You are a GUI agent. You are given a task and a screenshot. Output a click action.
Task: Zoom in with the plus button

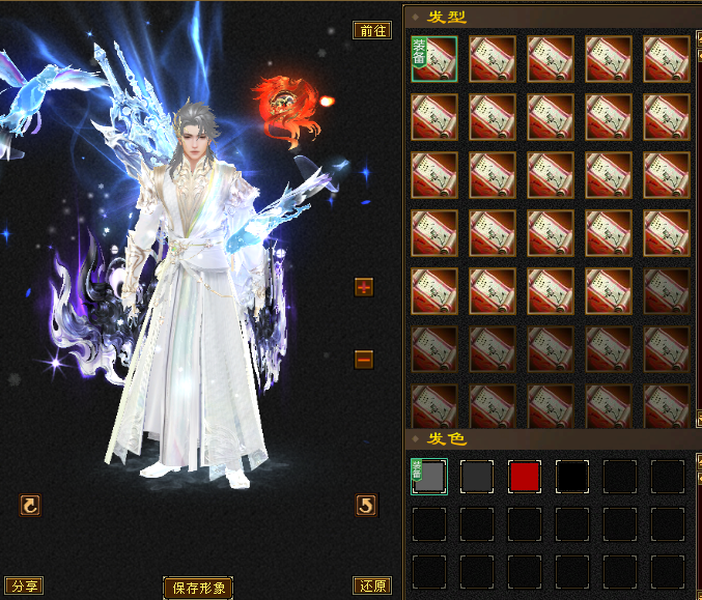click(x=364, y=288)
